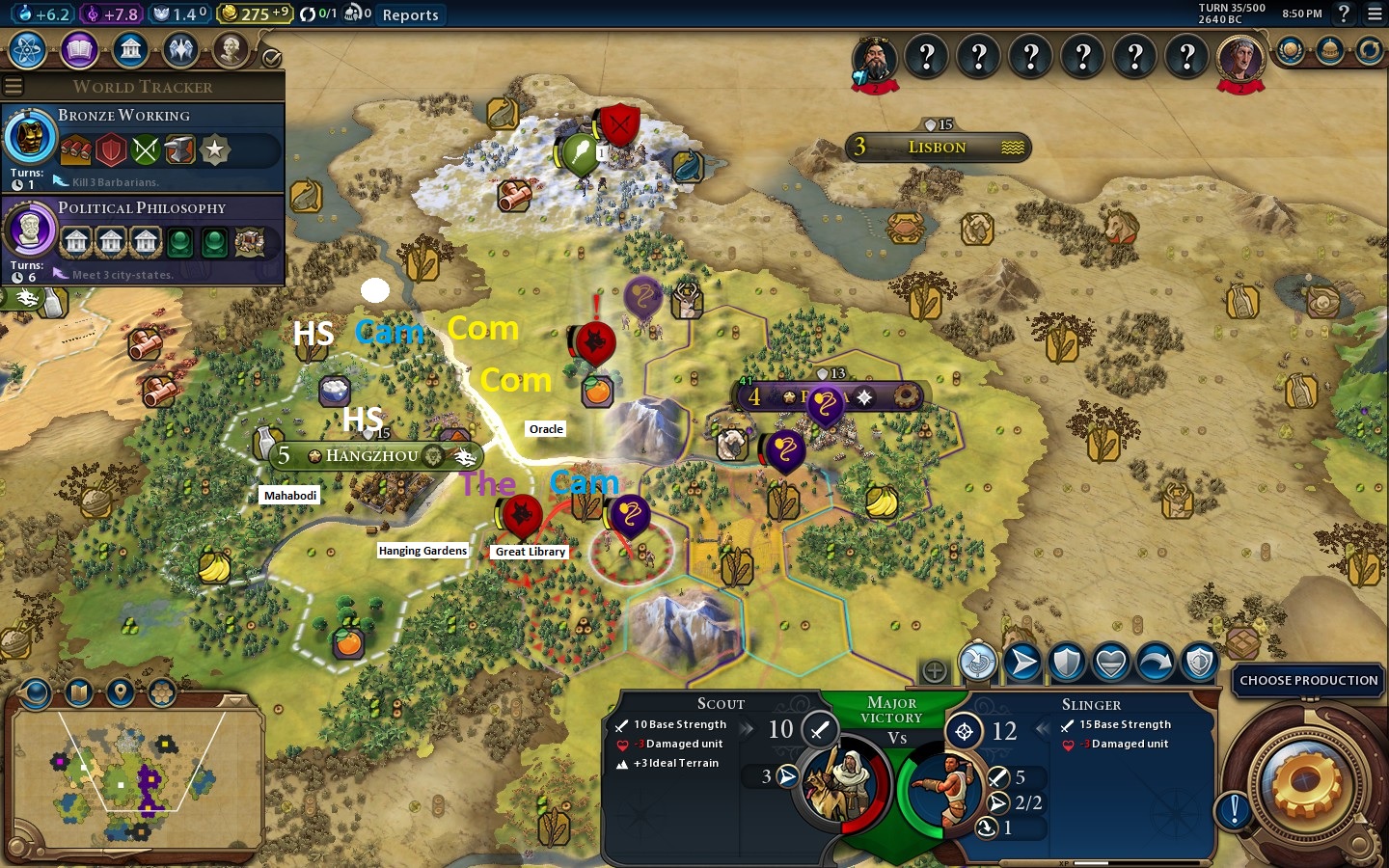The width and height of the screenshot is (1389, 868).
Task: Open the World Rankings screen
Action: coord(1290,50)
